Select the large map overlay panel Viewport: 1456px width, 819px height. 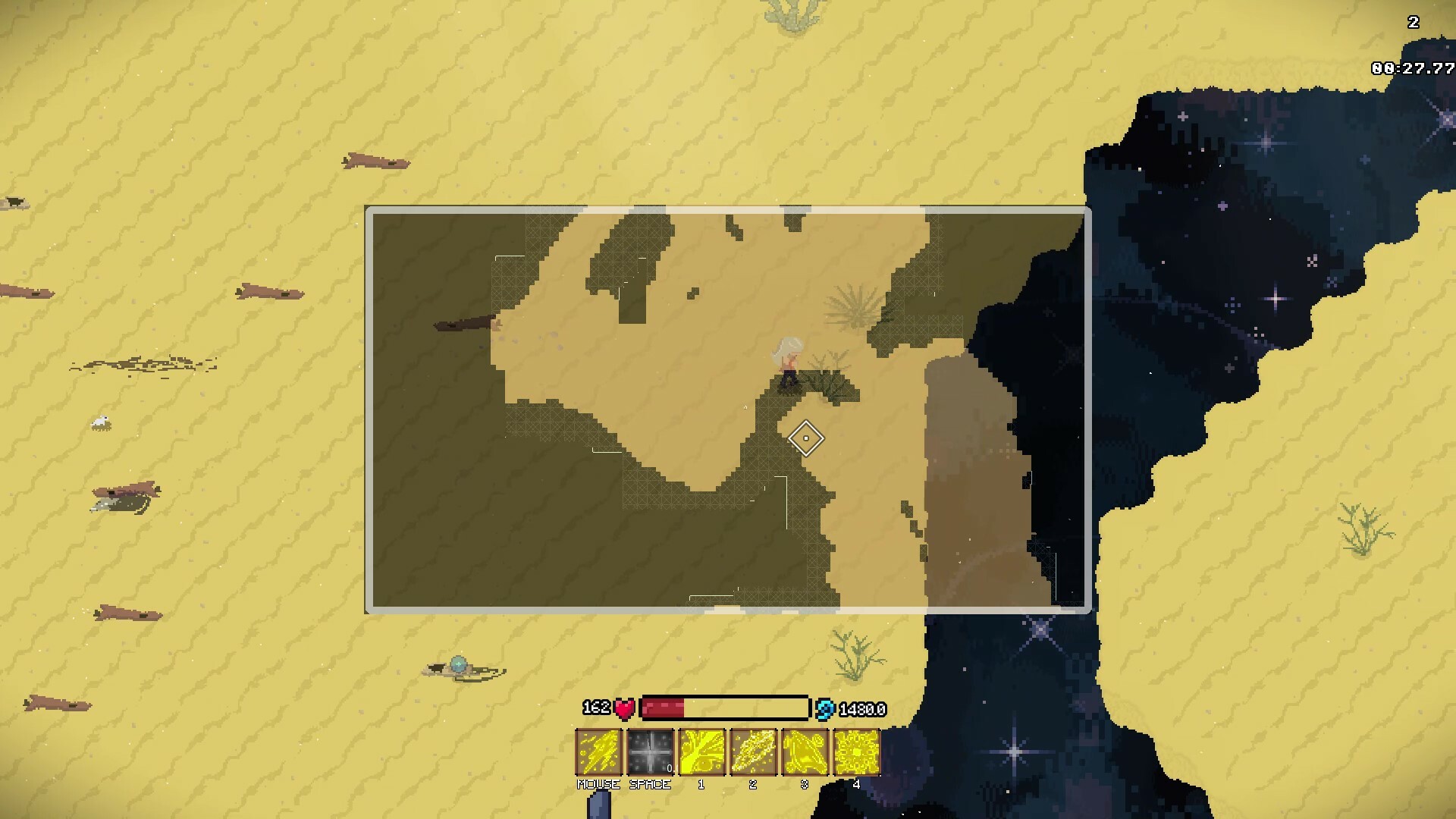click(x=728, y=406)
